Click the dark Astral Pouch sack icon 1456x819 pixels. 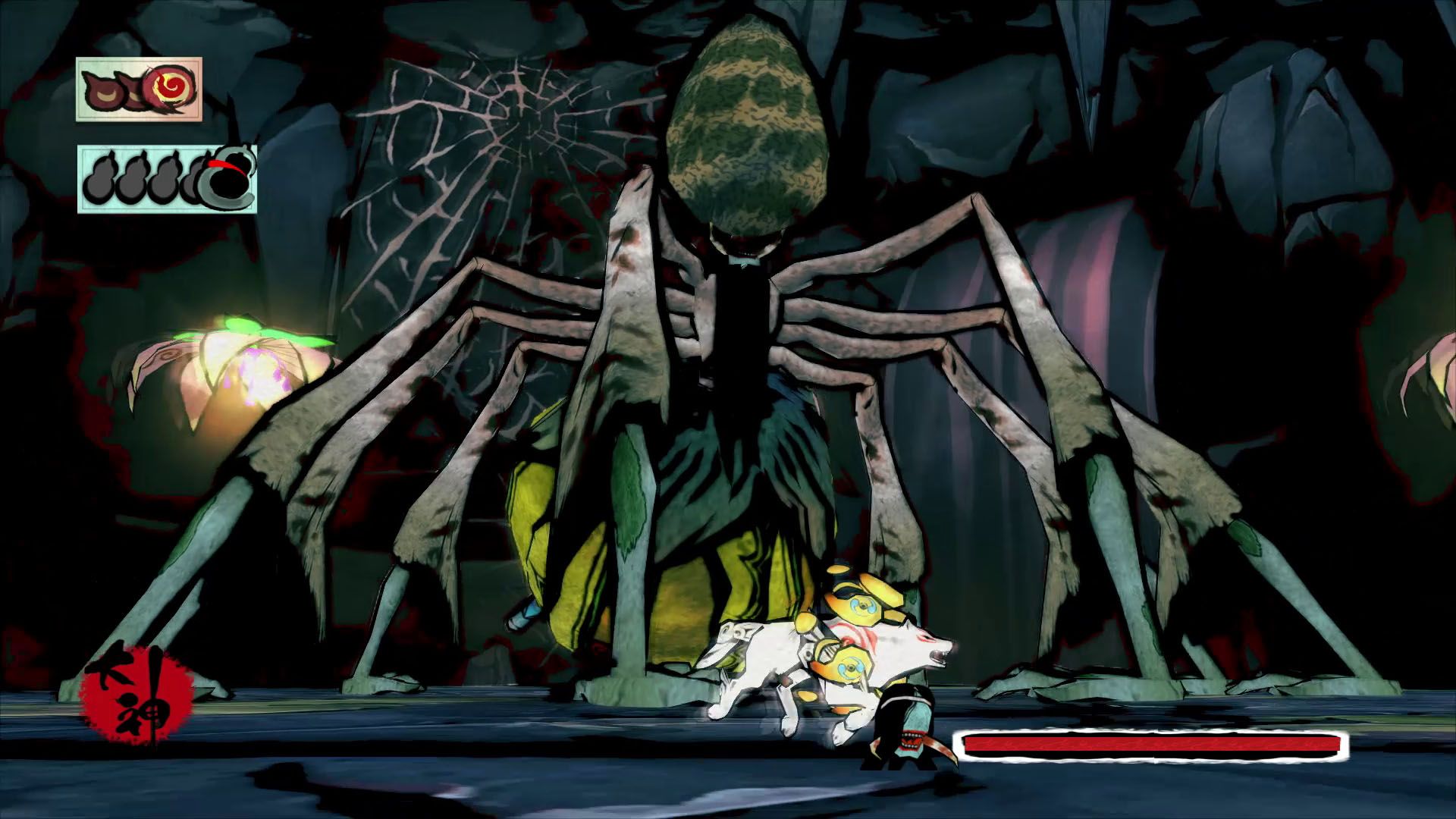pos(227,180)
